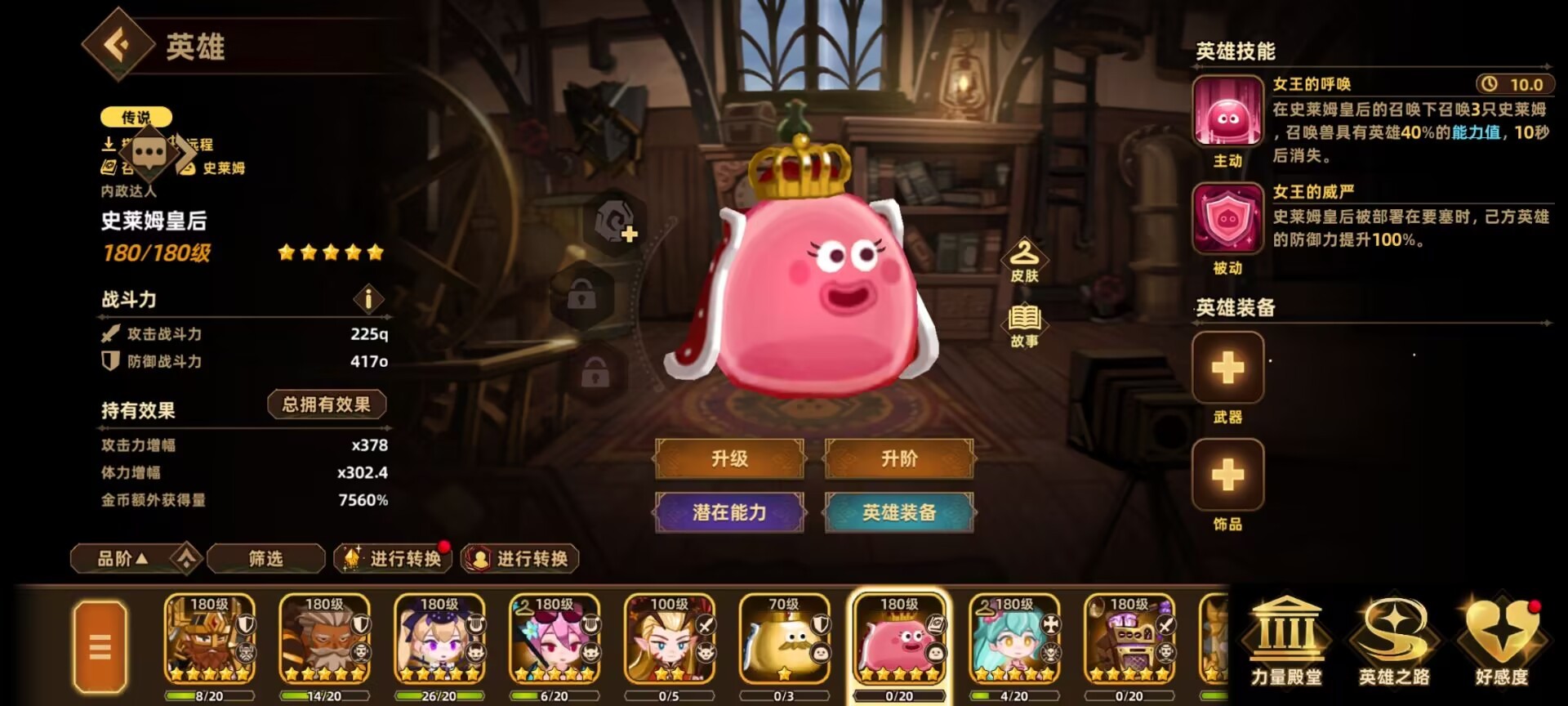The width and height of the screenshot is (1568, 706).
Task: View the 总拥有效果 total effects button
Action: click(326, 403)
